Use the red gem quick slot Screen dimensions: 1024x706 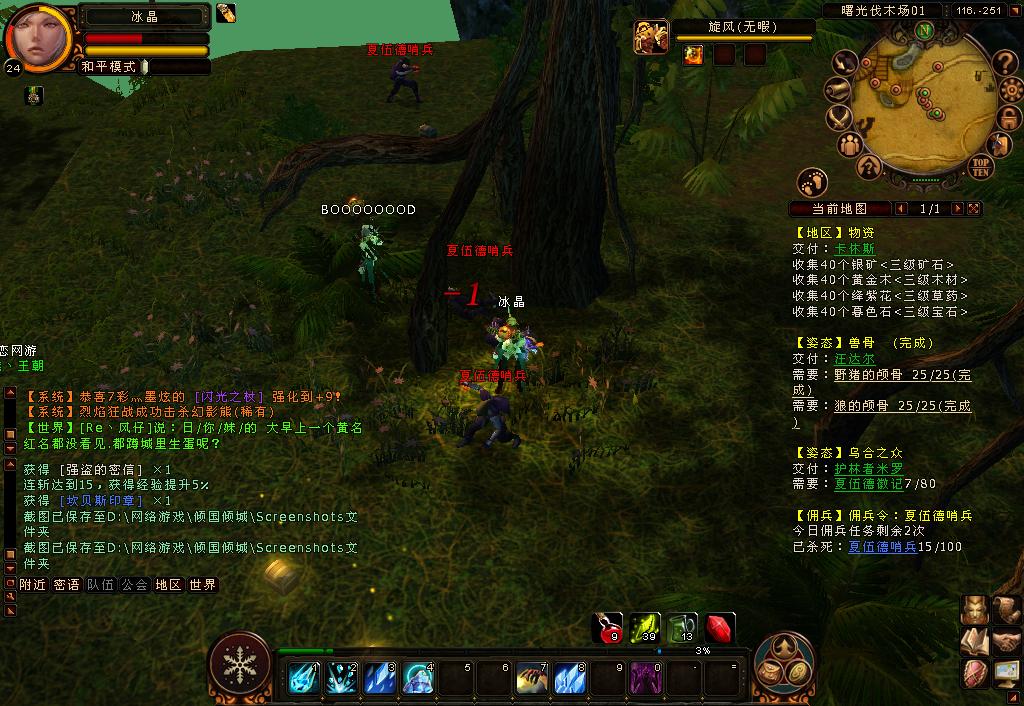pos(719,628)
